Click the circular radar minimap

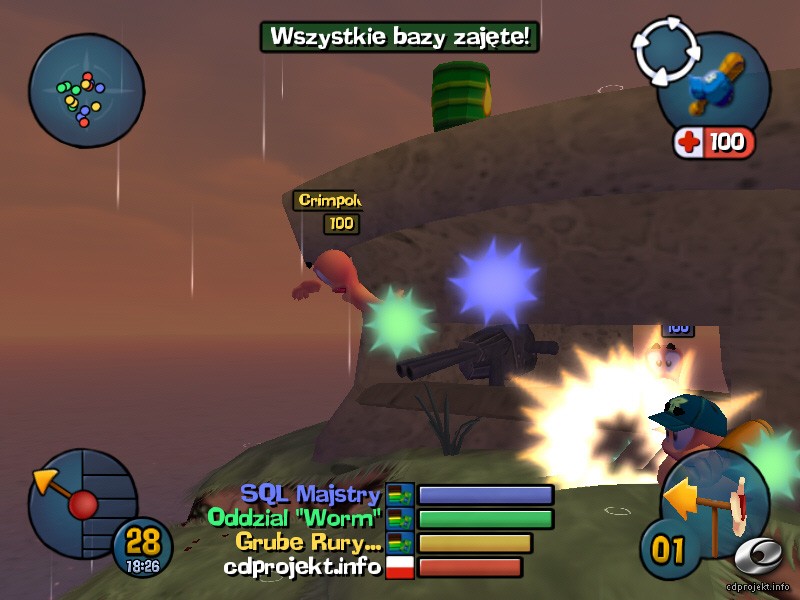86,91
